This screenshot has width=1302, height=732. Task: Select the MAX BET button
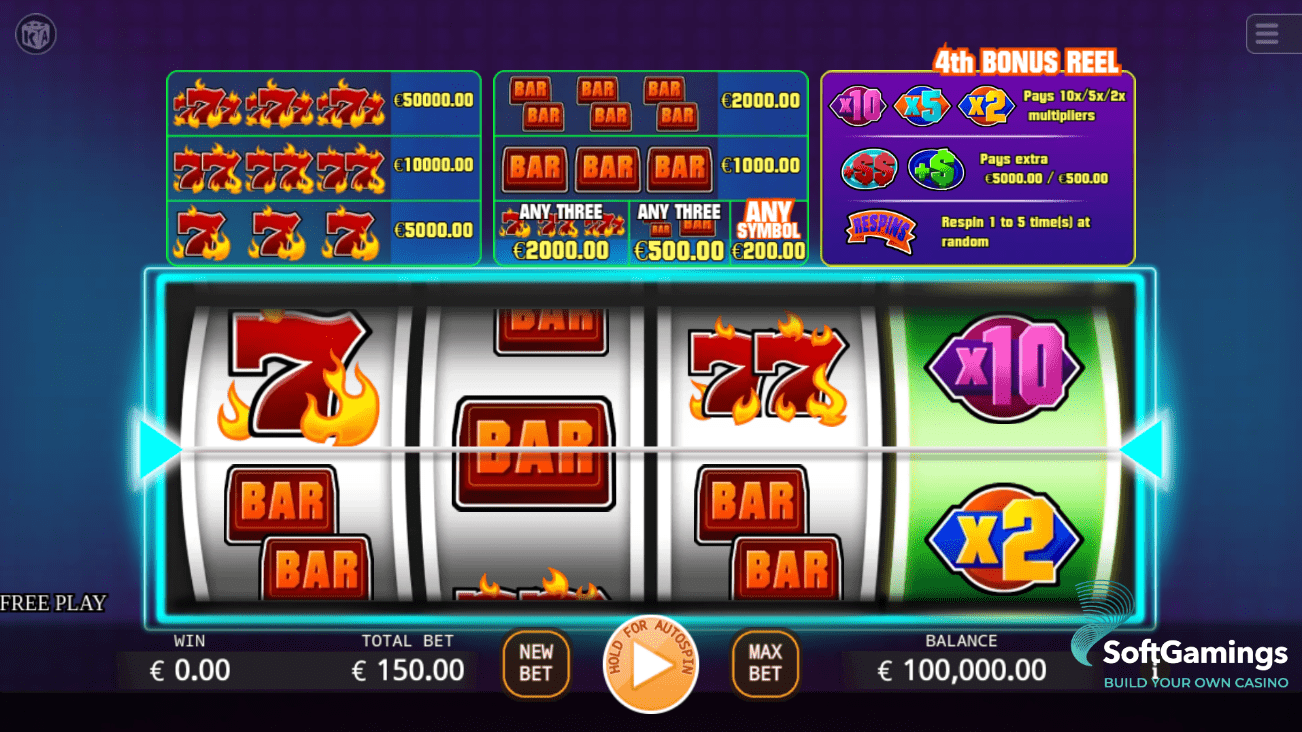(765, 663)
